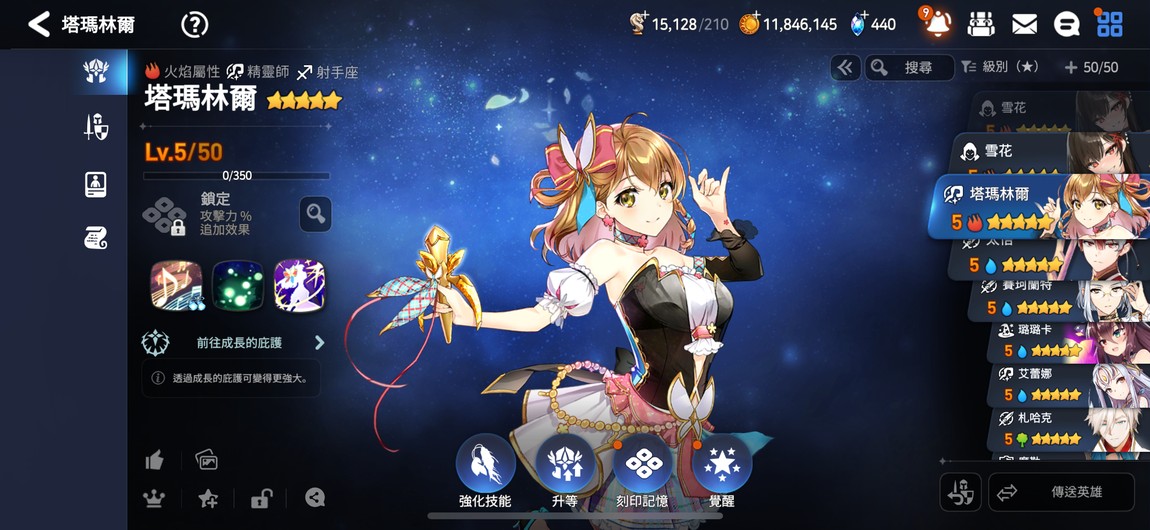Viewport: 1150px width, 530px height.
Task: View the music note skill icon
Action: click(176, 286)
